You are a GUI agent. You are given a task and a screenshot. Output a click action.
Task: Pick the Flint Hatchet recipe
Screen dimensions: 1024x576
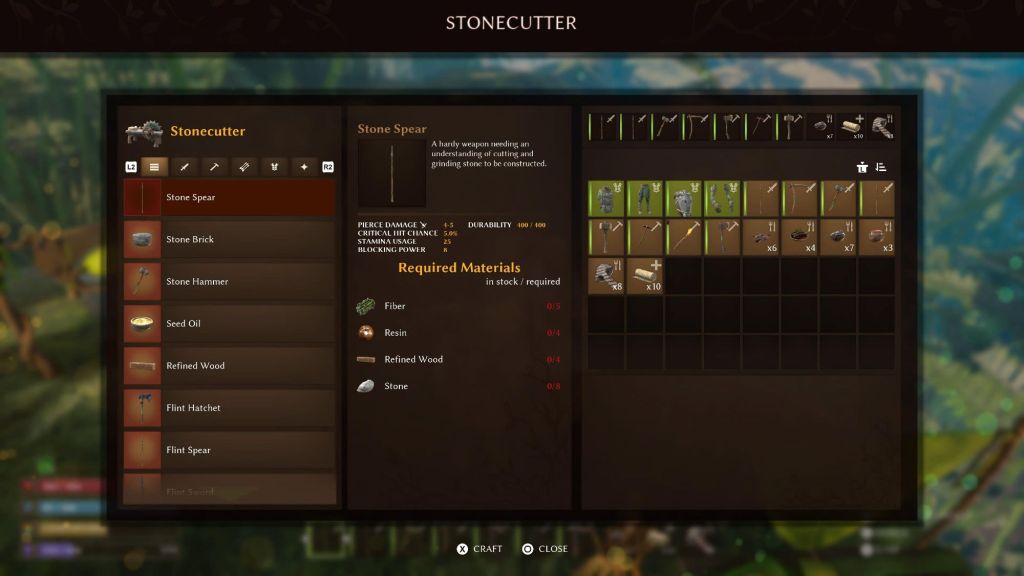tap(229, 408)
